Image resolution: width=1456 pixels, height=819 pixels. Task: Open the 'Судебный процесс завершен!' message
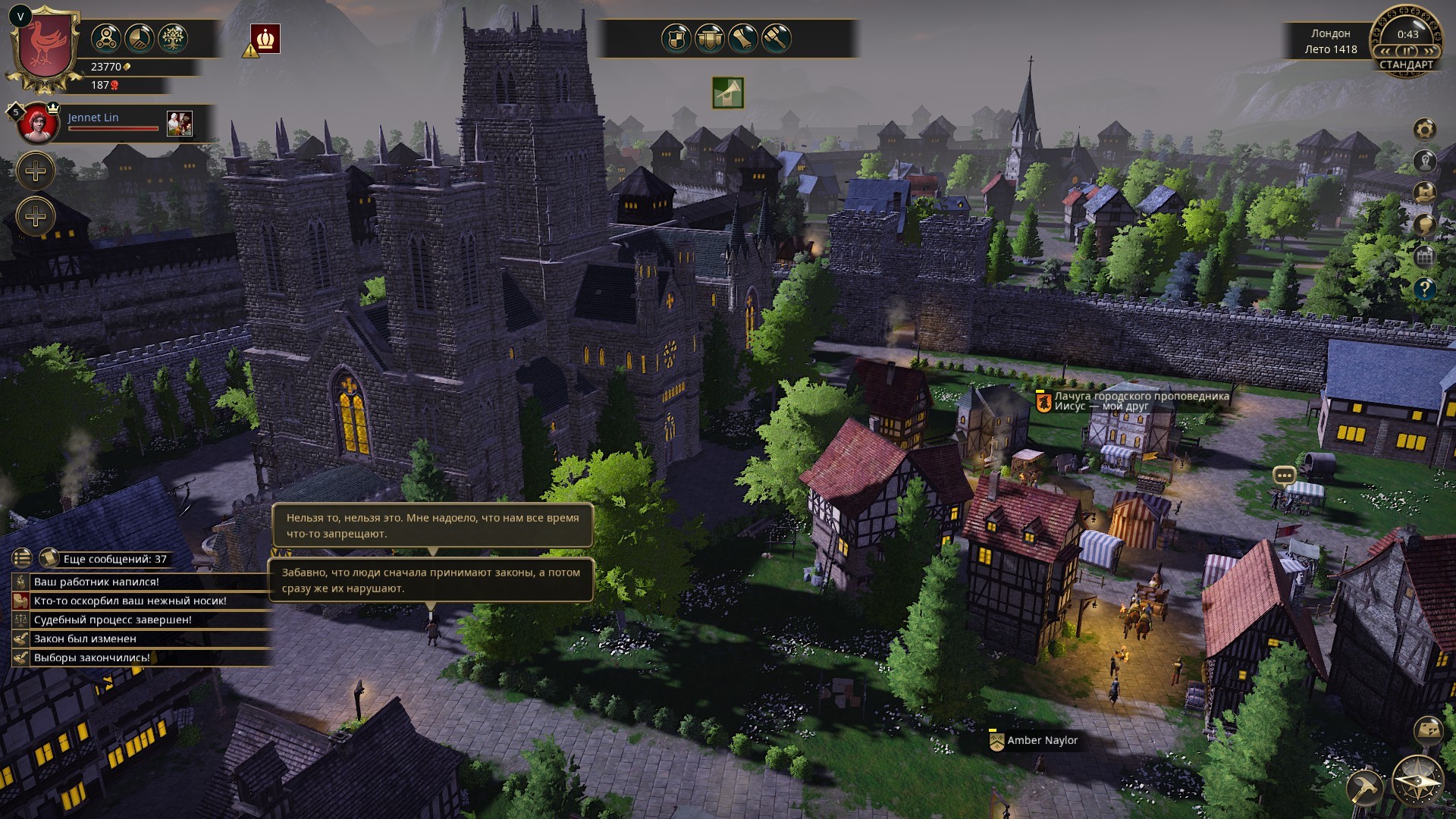coord(112,620)
